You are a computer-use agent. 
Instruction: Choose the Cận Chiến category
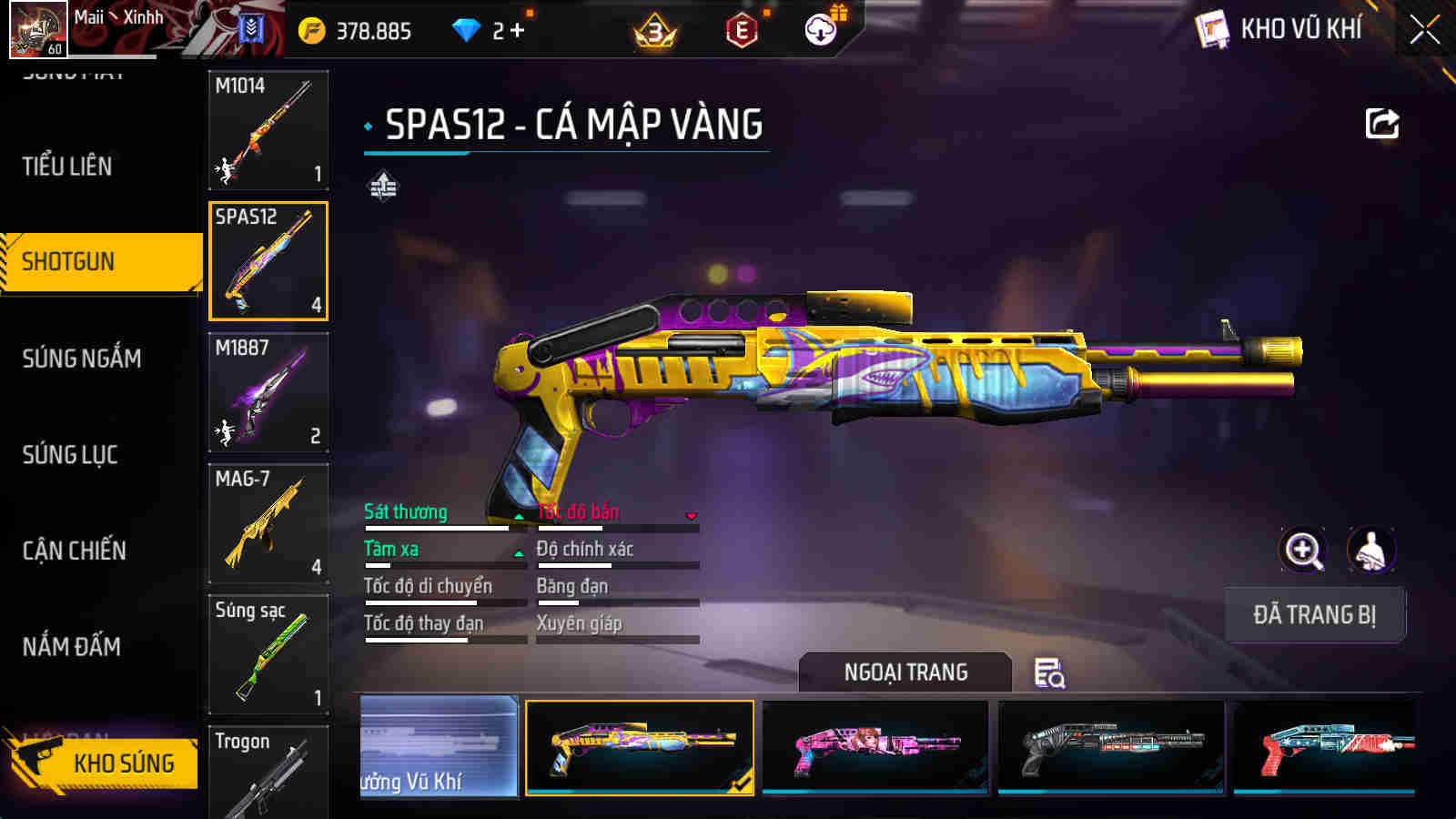pyautogui.click(x=75, y=551)
